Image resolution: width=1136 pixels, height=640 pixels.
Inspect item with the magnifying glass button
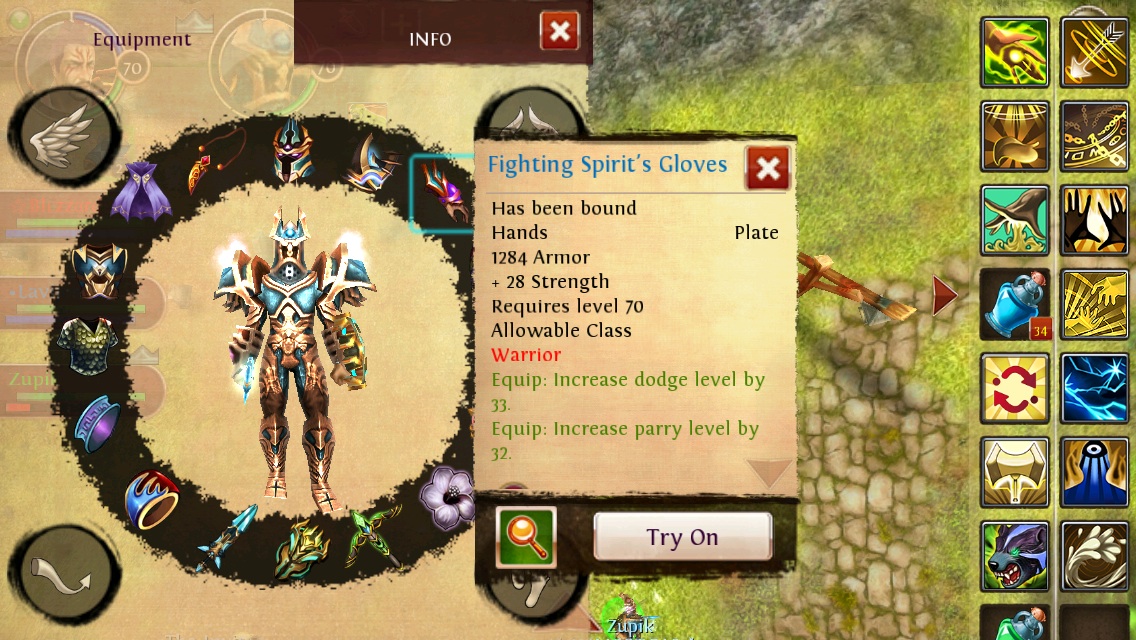pyautogui.click(x=526, y=537)
